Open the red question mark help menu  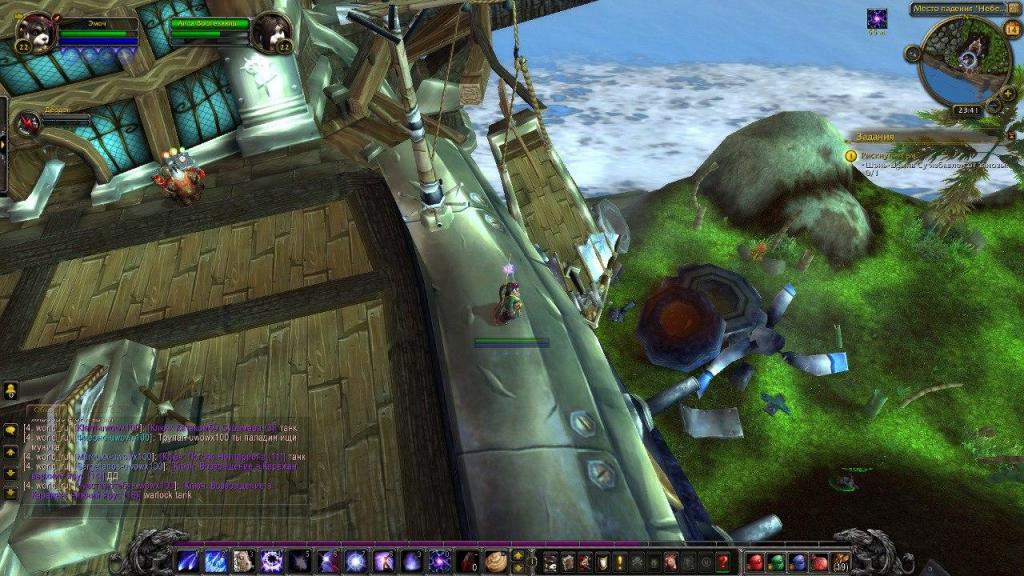tap(723, 562)
